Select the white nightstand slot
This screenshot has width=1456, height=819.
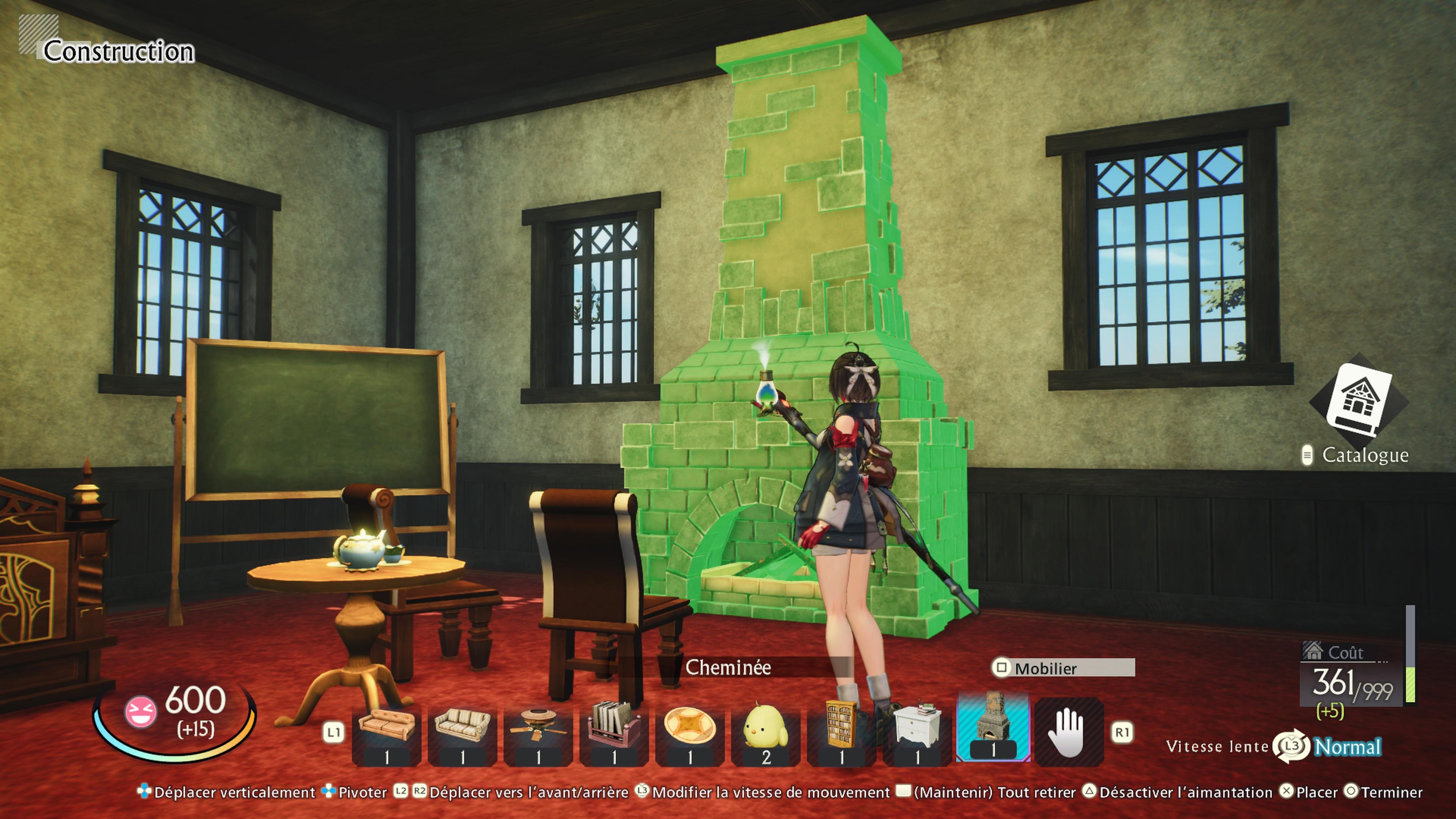pos(917,733)
